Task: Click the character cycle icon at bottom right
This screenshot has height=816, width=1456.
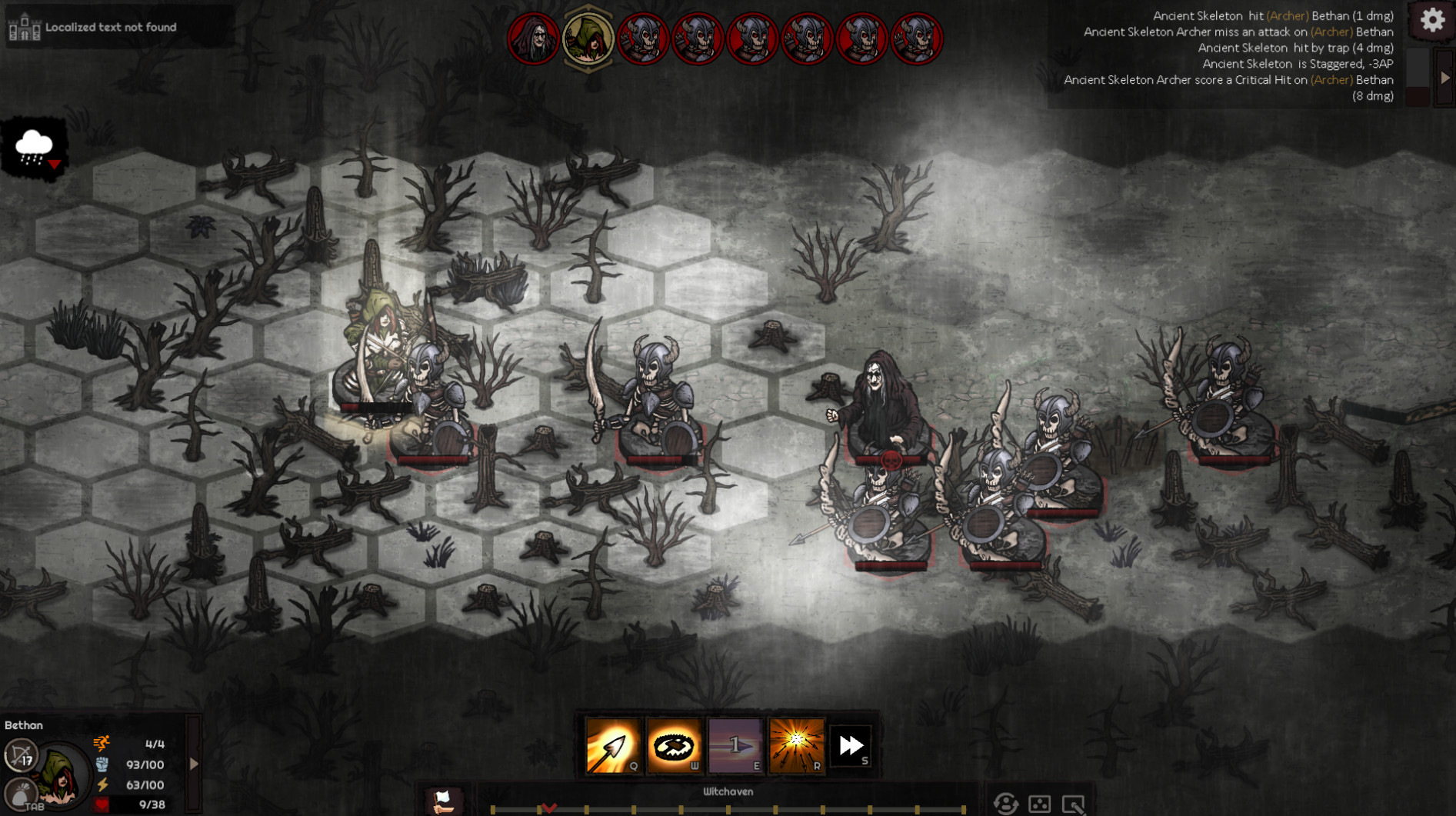Action: 1005,804
